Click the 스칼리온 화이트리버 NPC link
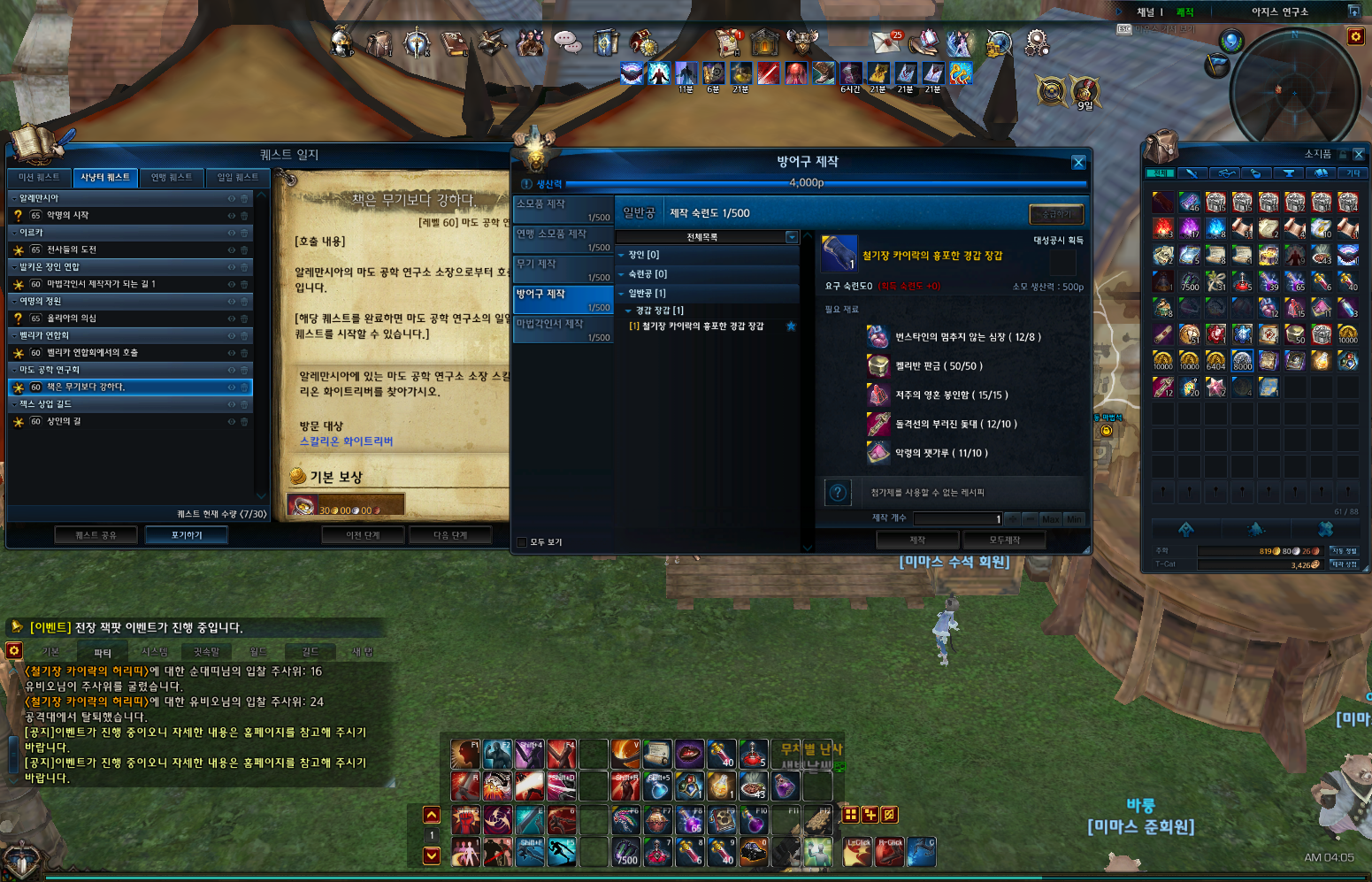 pyautogui.click(x=346, y=441)
